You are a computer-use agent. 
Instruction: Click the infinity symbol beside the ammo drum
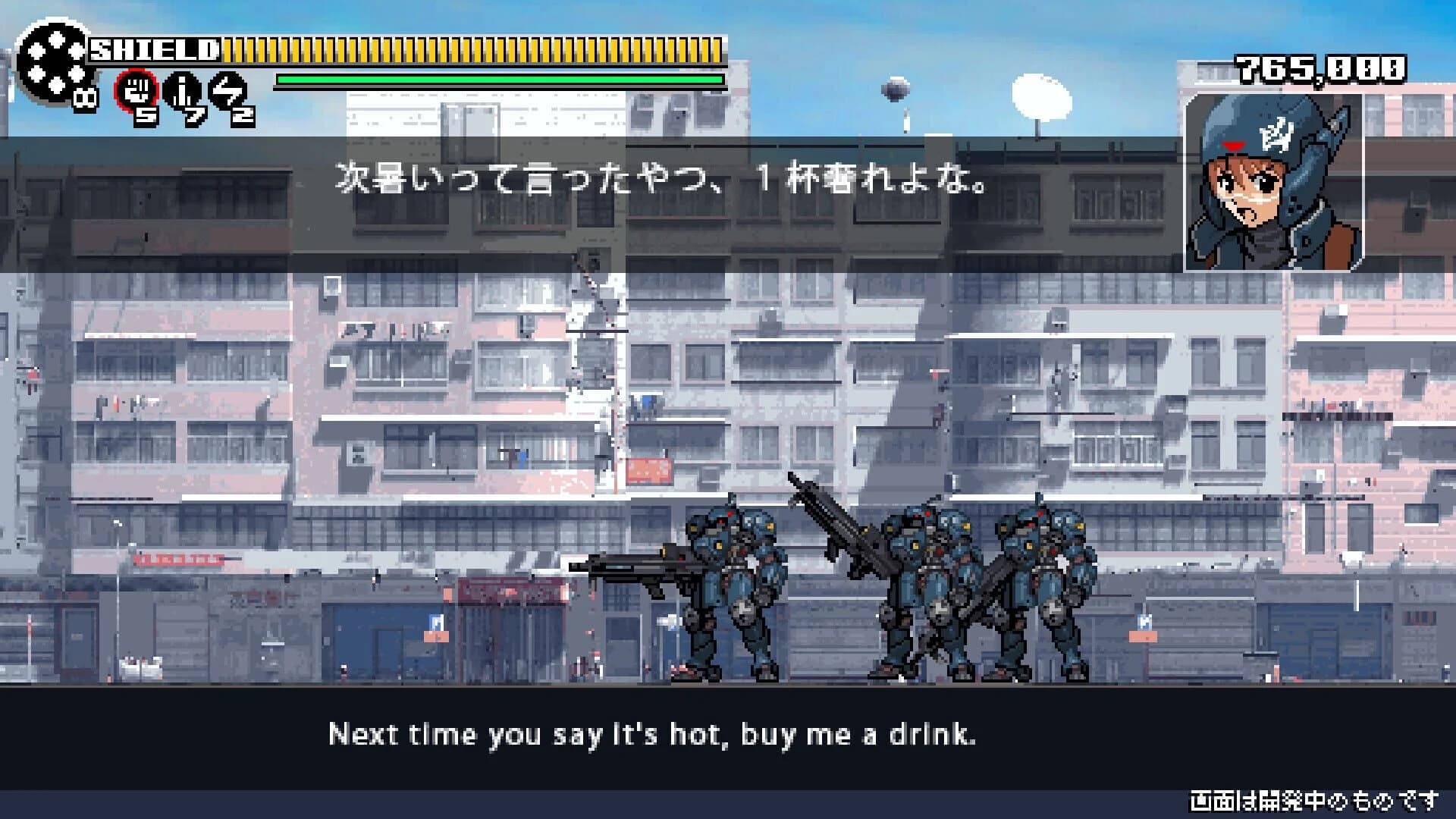click(85, 99)
